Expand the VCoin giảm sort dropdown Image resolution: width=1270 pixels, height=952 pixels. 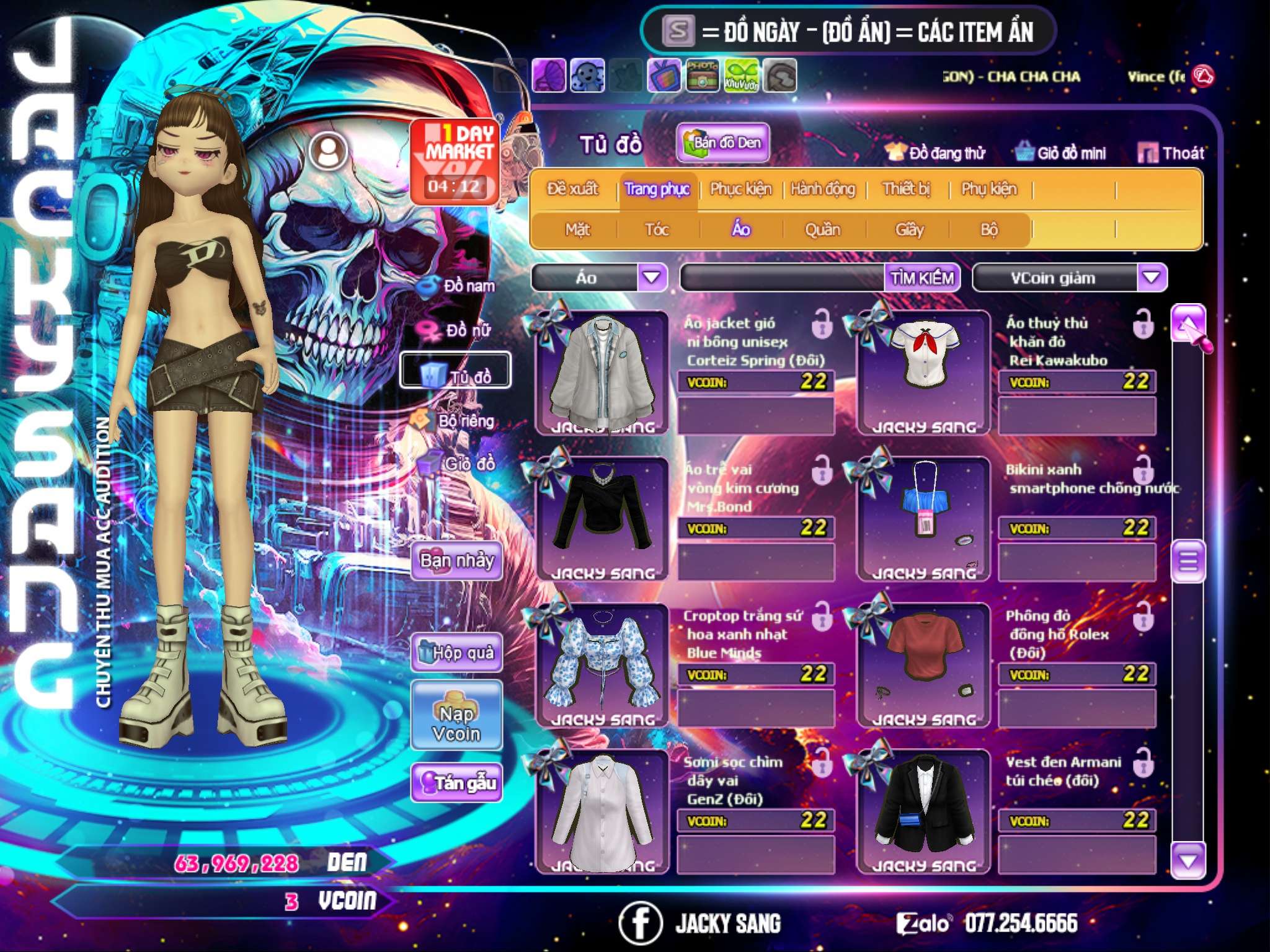click(1152, 278)
